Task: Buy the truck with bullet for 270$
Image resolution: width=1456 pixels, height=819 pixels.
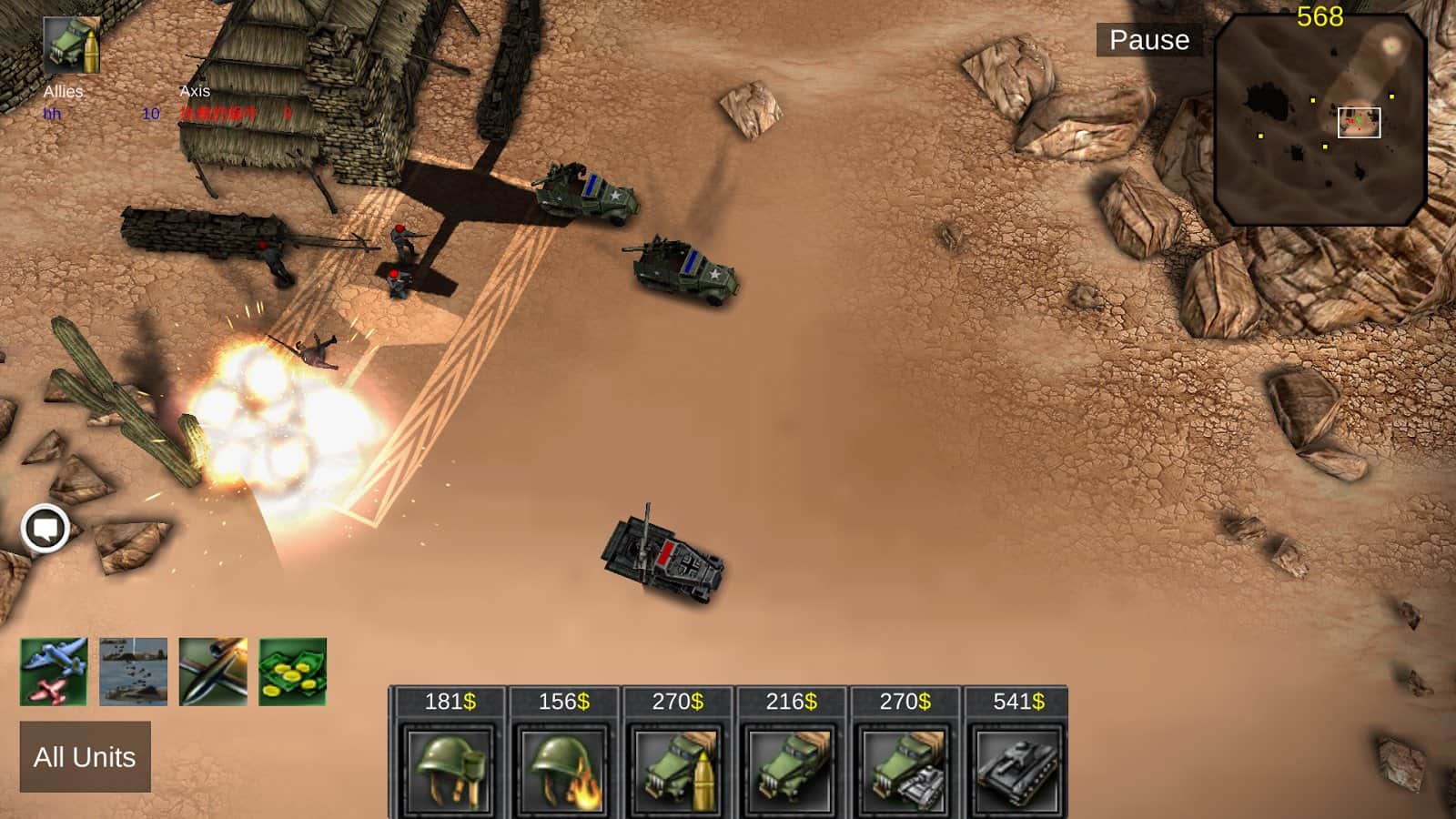Action: coord(677,769)
